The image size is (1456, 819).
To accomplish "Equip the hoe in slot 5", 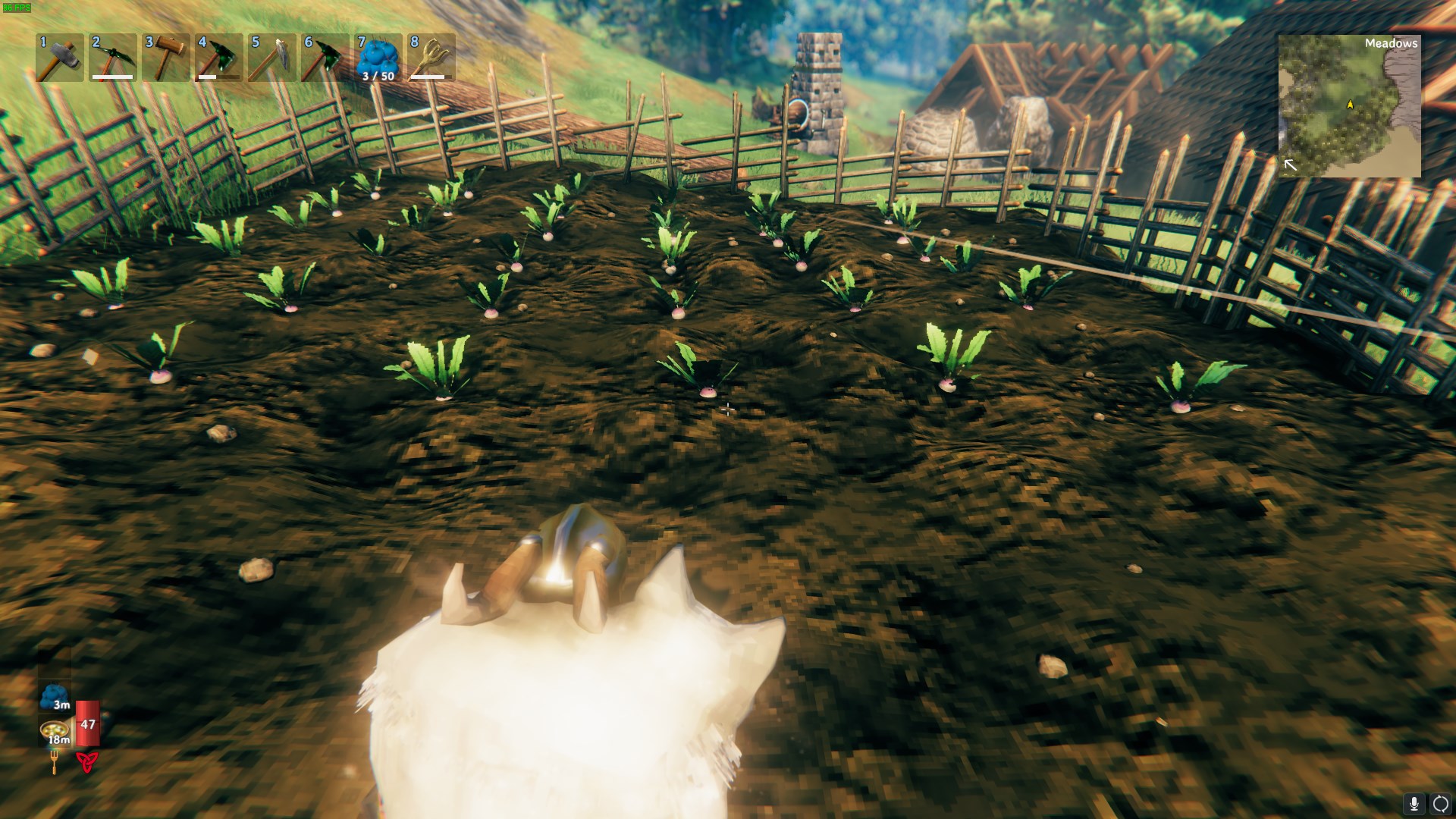I will pos(272,58).
